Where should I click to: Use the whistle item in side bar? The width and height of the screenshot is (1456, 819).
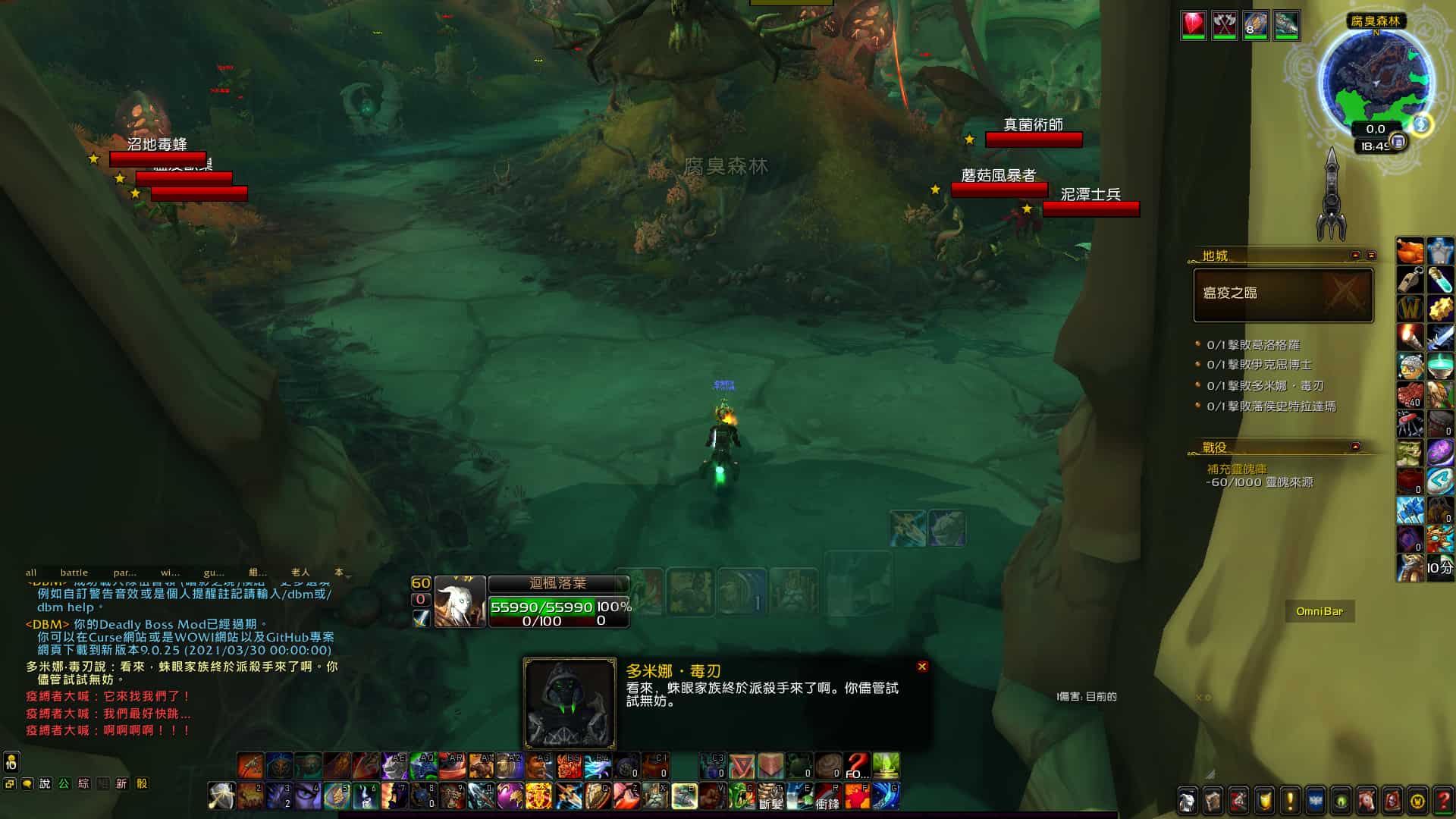tap(1410, 280)
